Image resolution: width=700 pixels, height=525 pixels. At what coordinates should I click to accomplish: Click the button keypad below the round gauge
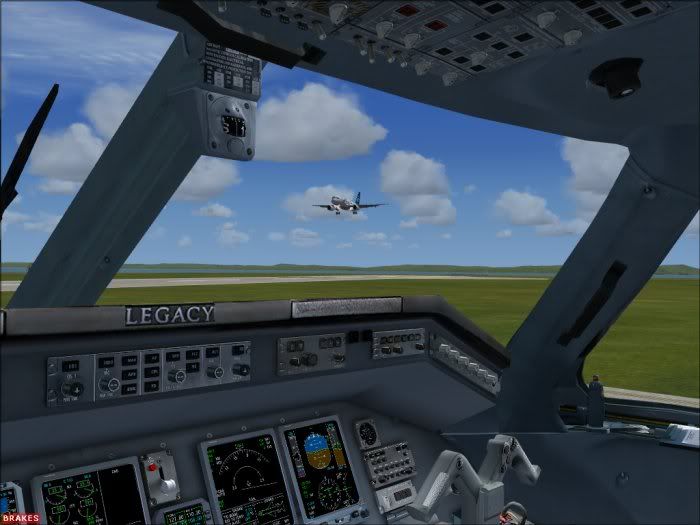tap(389, 462)
